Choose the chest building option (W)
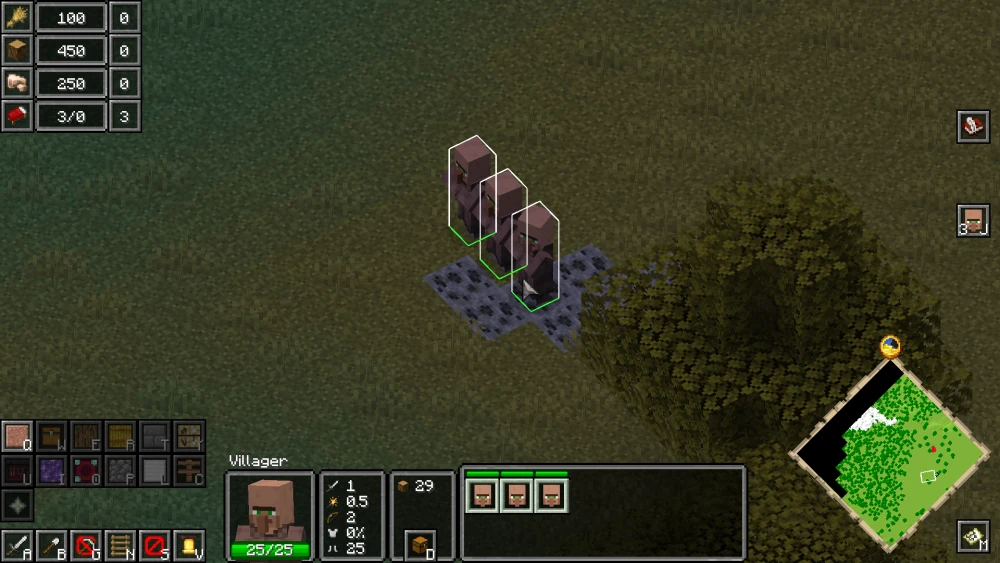Image resolution: width=1000 pixels, height=563 pixels. (x=52, y=437)
